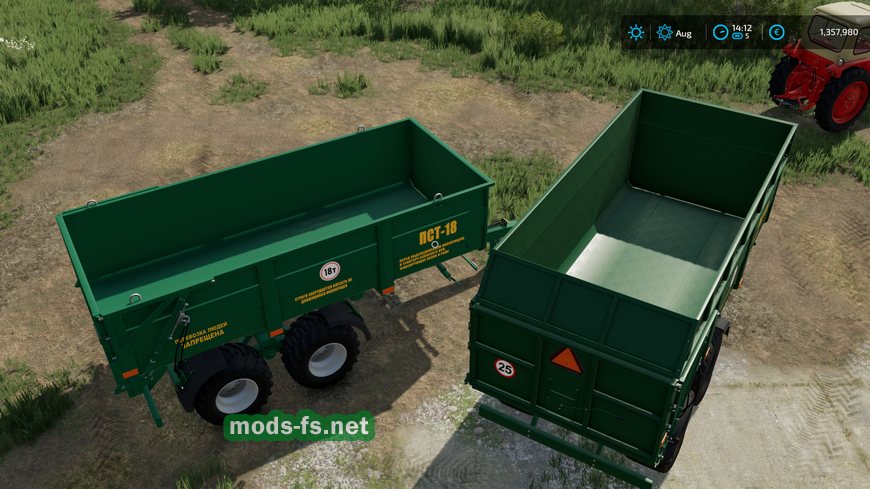The height and width of the screenshot is (489, 870).
Task: Select the August season calendar icon
Action: click(665, 32)
